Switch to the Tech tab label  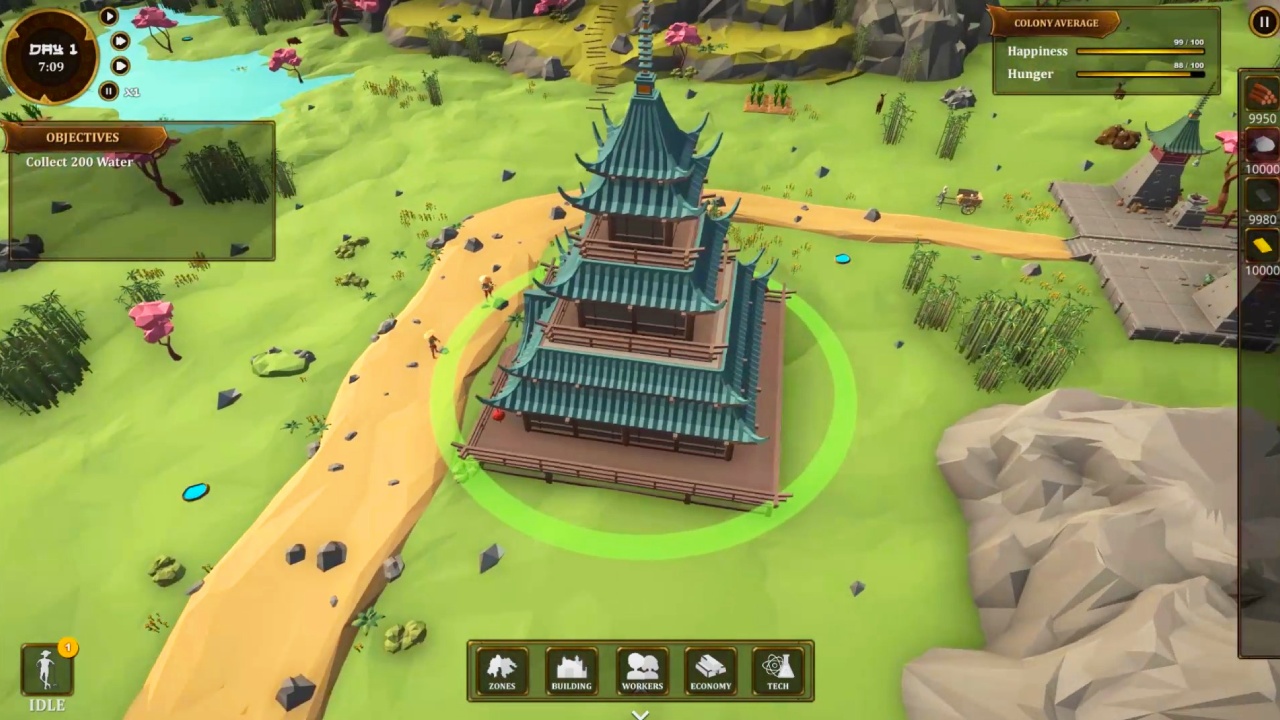(778, 686)
